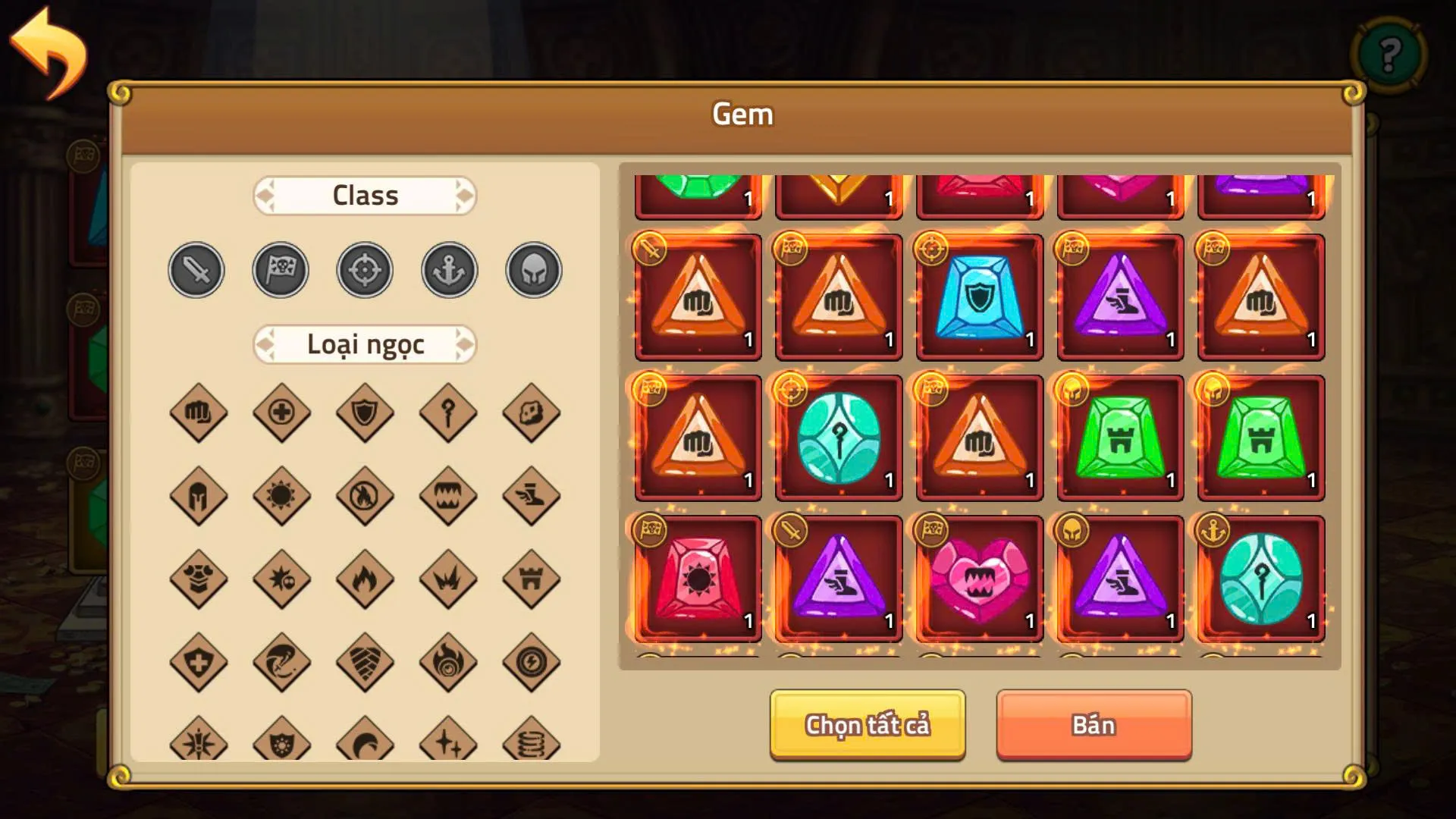Select the anchor class filter
This screenshot has height=819, width=1456.
448,270
